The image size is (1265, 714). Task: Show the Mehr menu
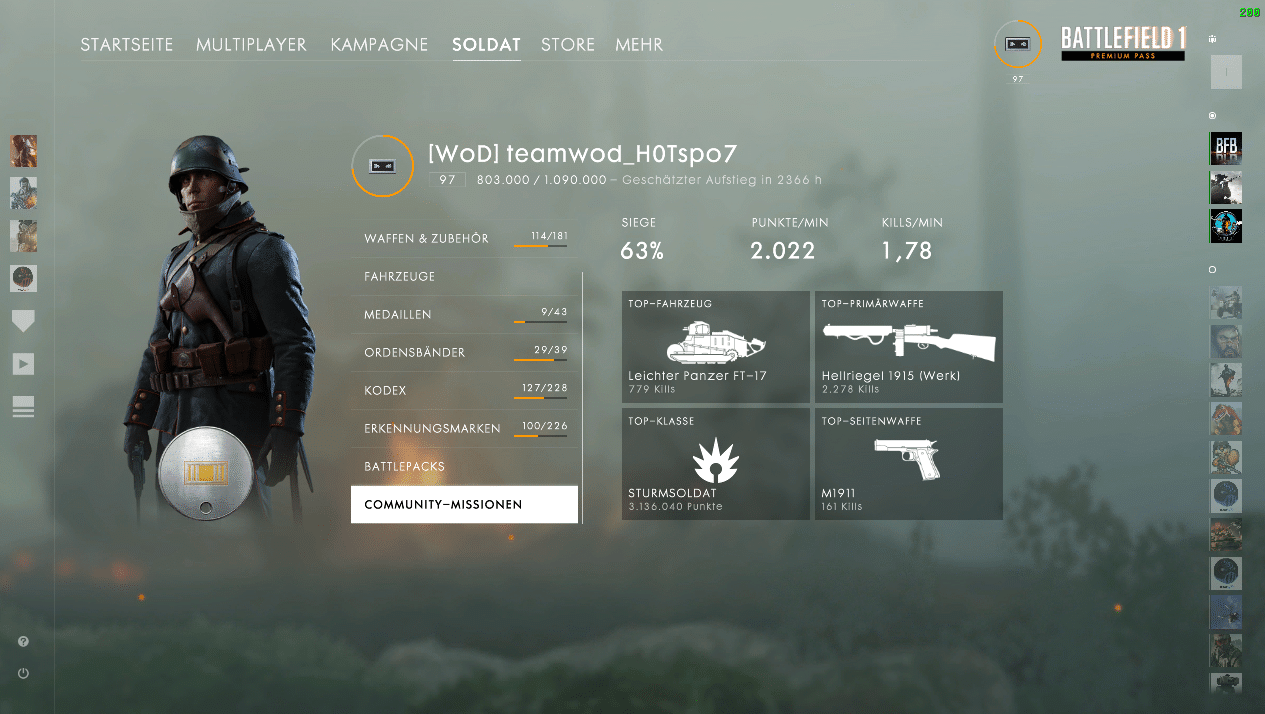pos(639,45)
